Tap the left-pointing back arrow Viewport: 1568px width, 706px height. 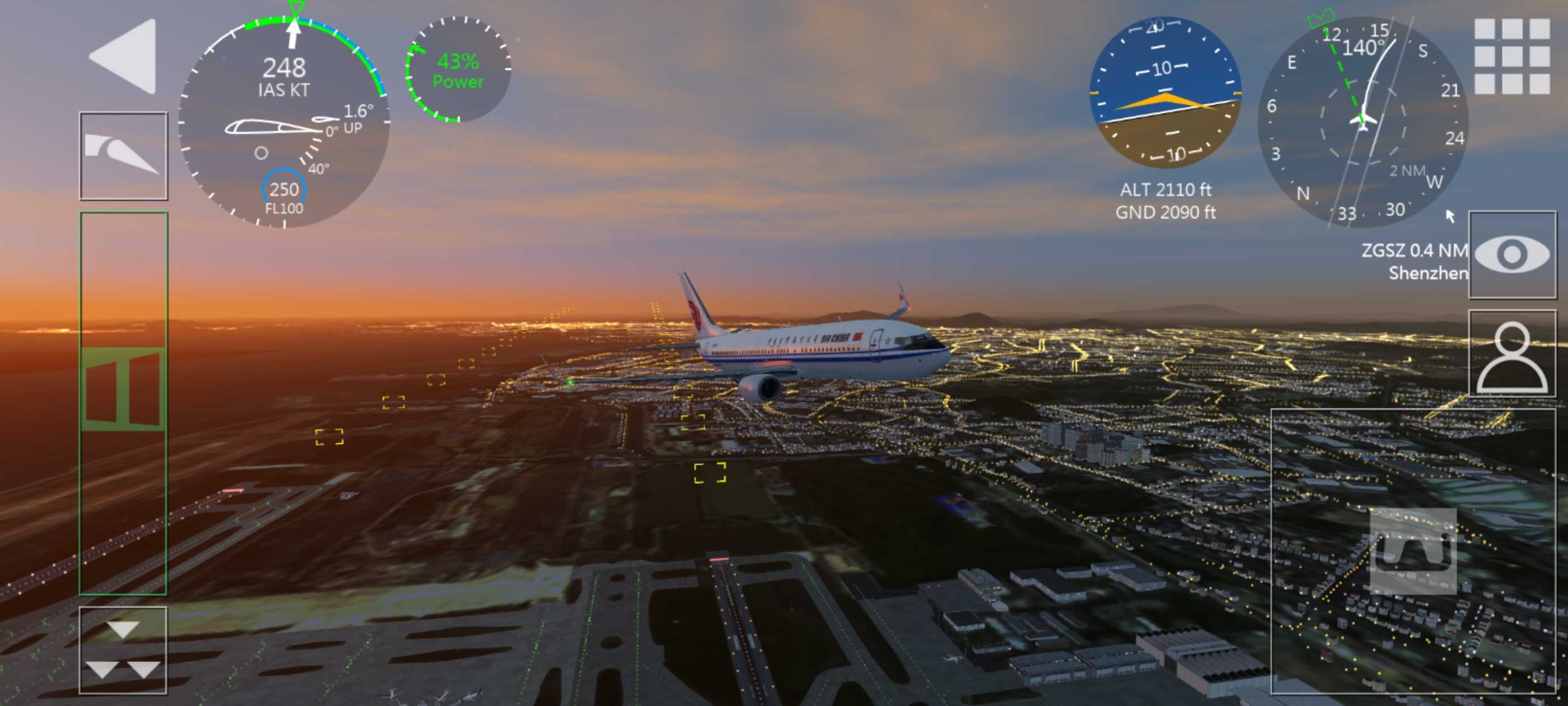125,56
